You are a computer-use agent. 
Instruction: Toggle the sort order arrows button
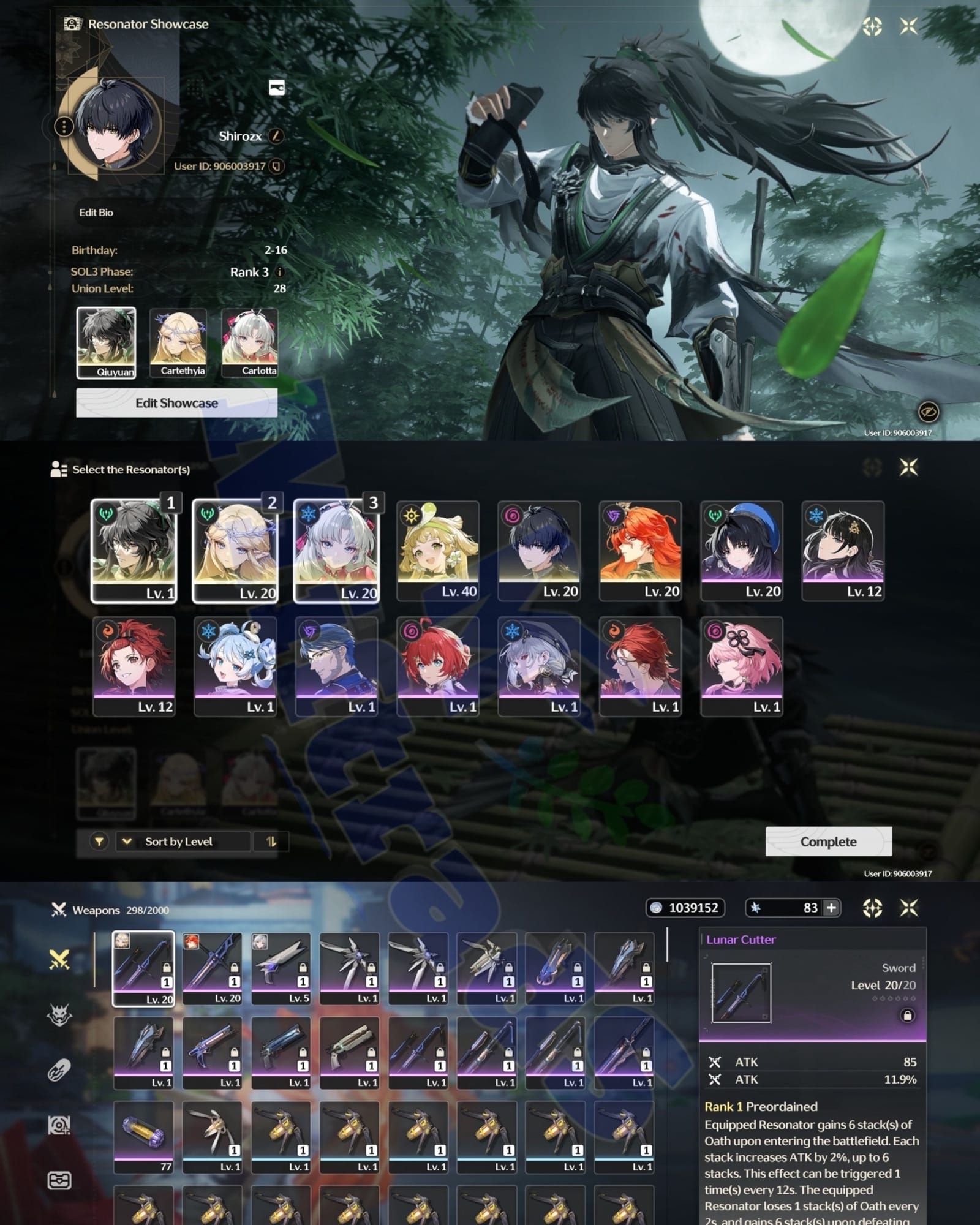point(271,842)
